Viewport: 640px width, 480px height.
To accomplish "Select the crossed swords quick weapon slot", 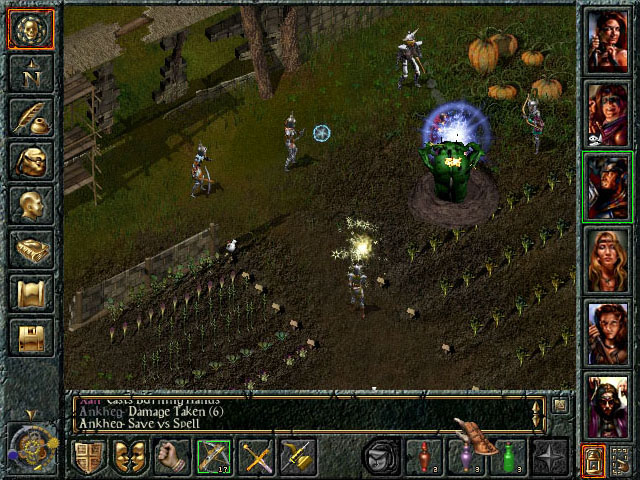I will click(x=257, y=457).
